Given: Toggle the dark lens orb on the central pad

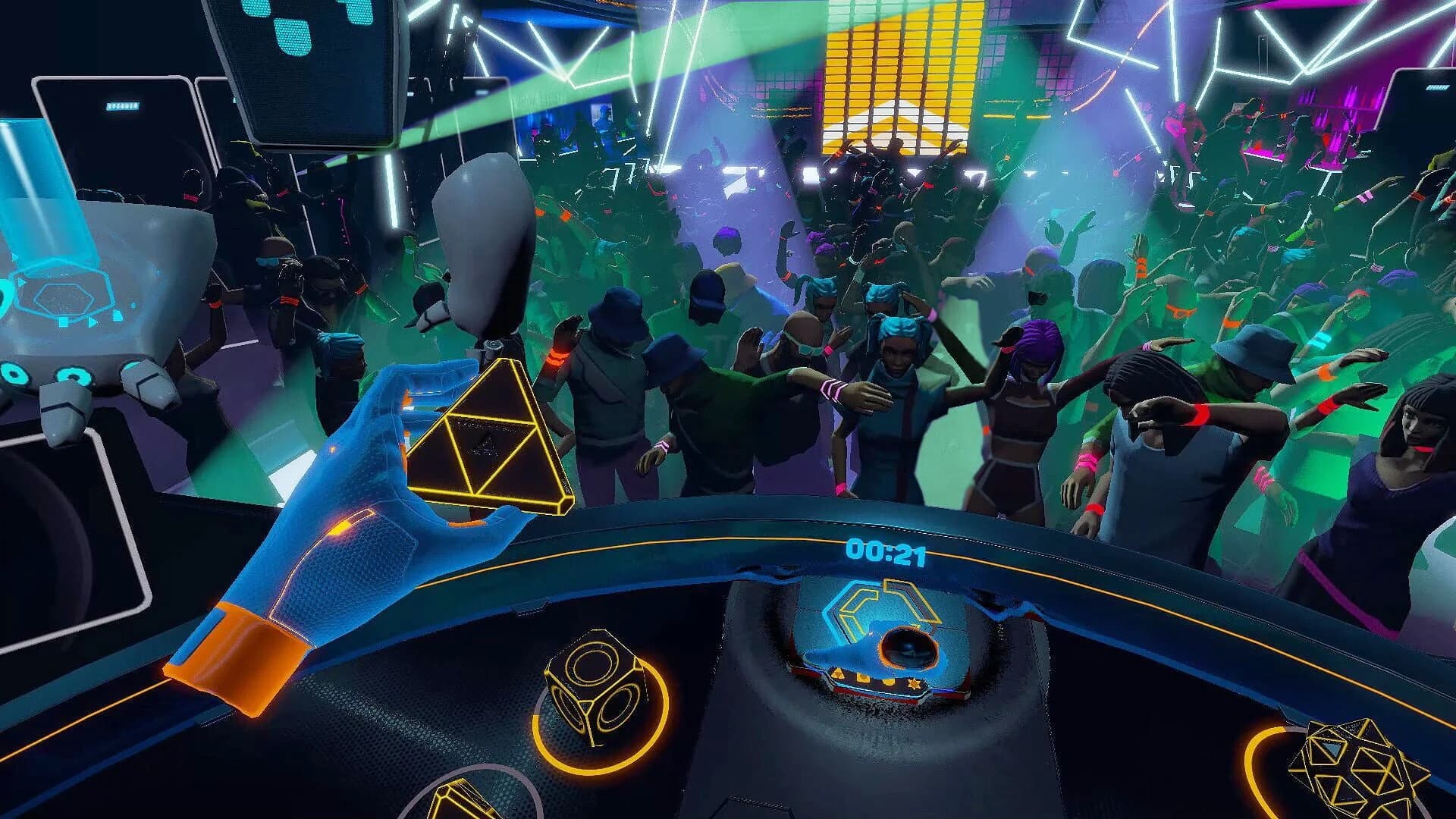Looking at the screenshot, I should 907,648.
